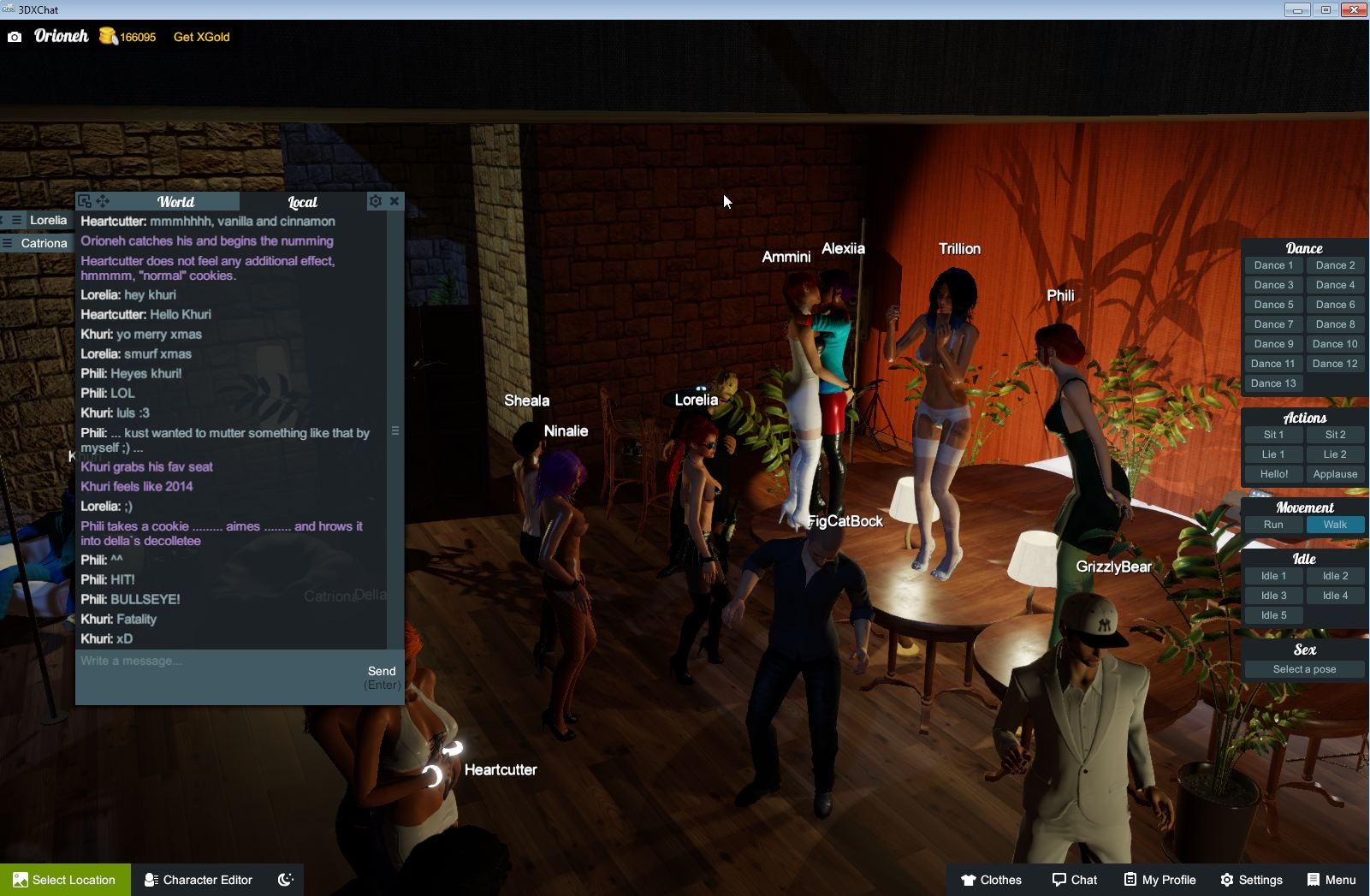The height and width of the screenshot is (896, 1370).
Task: Switch movement to Run
Action: (x=1273, y=525)
